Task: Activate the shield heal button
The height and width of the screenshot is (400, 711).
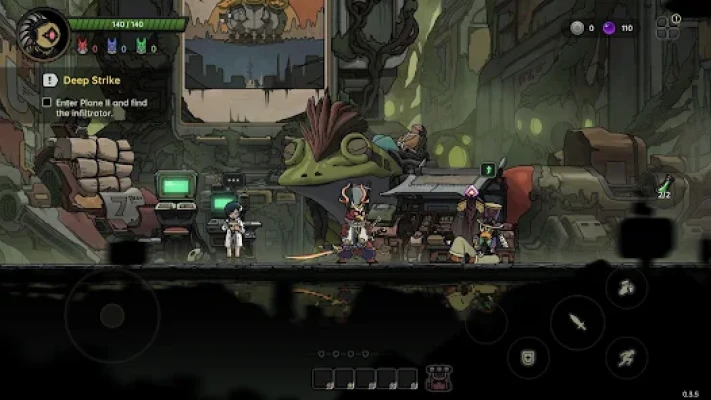Action: point(527,357)
